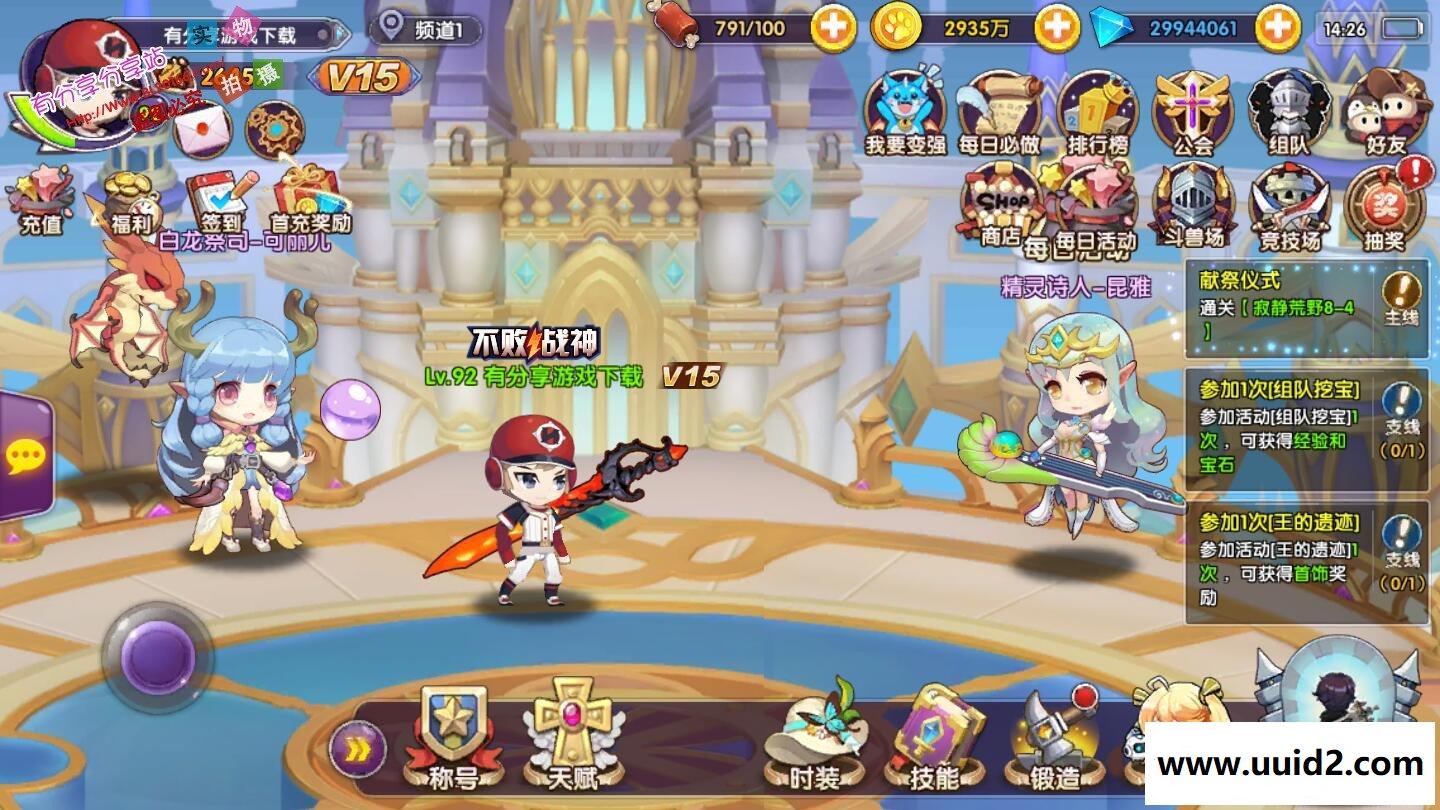This screenshot has width=1440, height=810.
Task: Open the 组队 team menu
Action: coord(1288,112)
